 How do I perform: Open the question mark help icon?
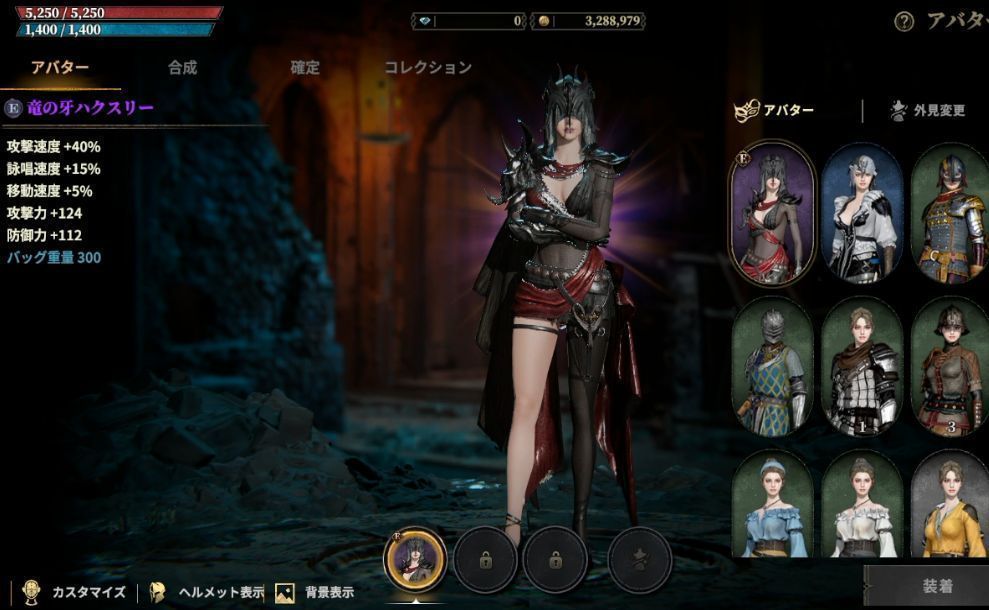click(x=904, y=22)
